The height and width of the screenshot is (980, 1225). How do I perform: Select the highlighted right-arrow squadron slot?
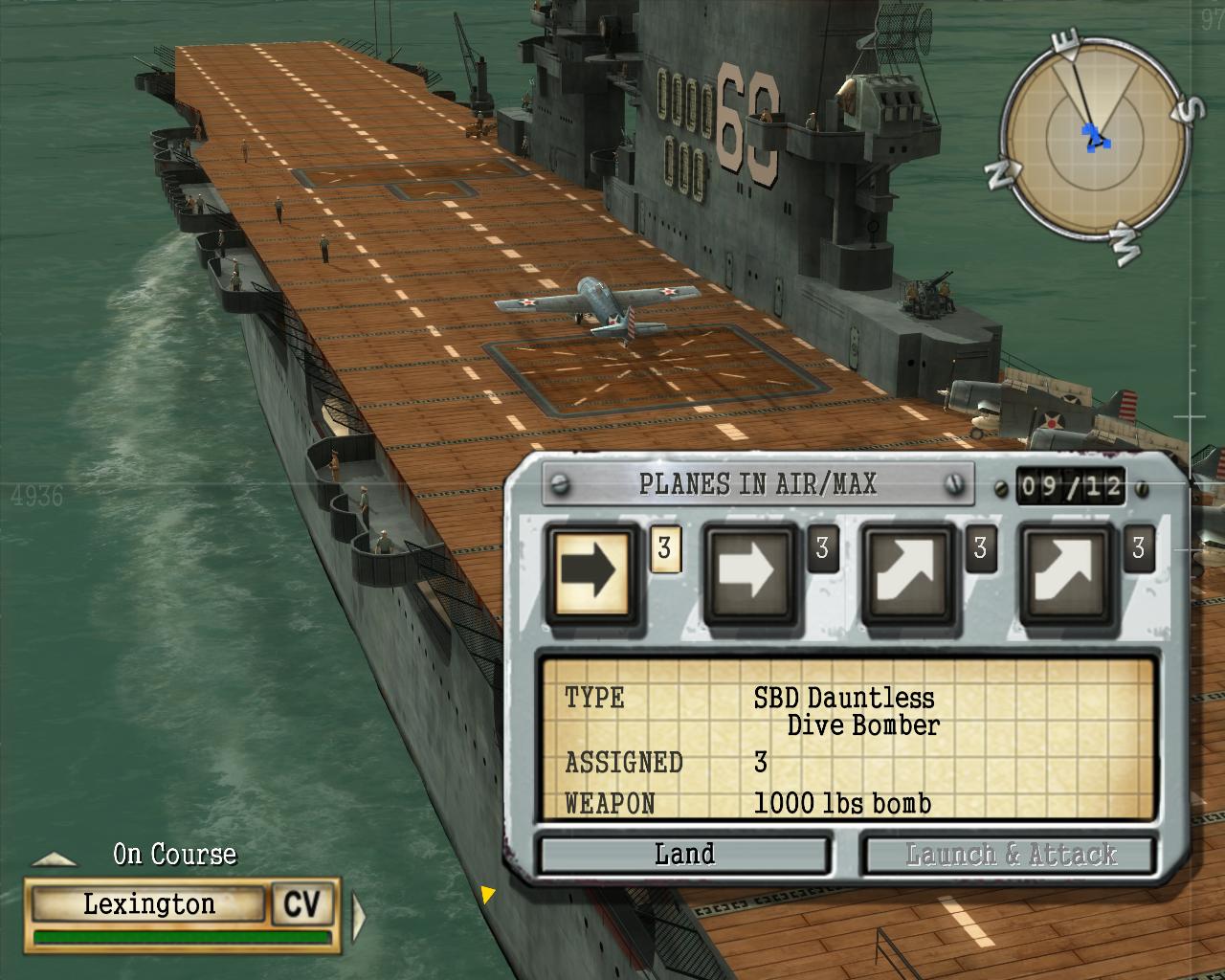tap(591, 574)
